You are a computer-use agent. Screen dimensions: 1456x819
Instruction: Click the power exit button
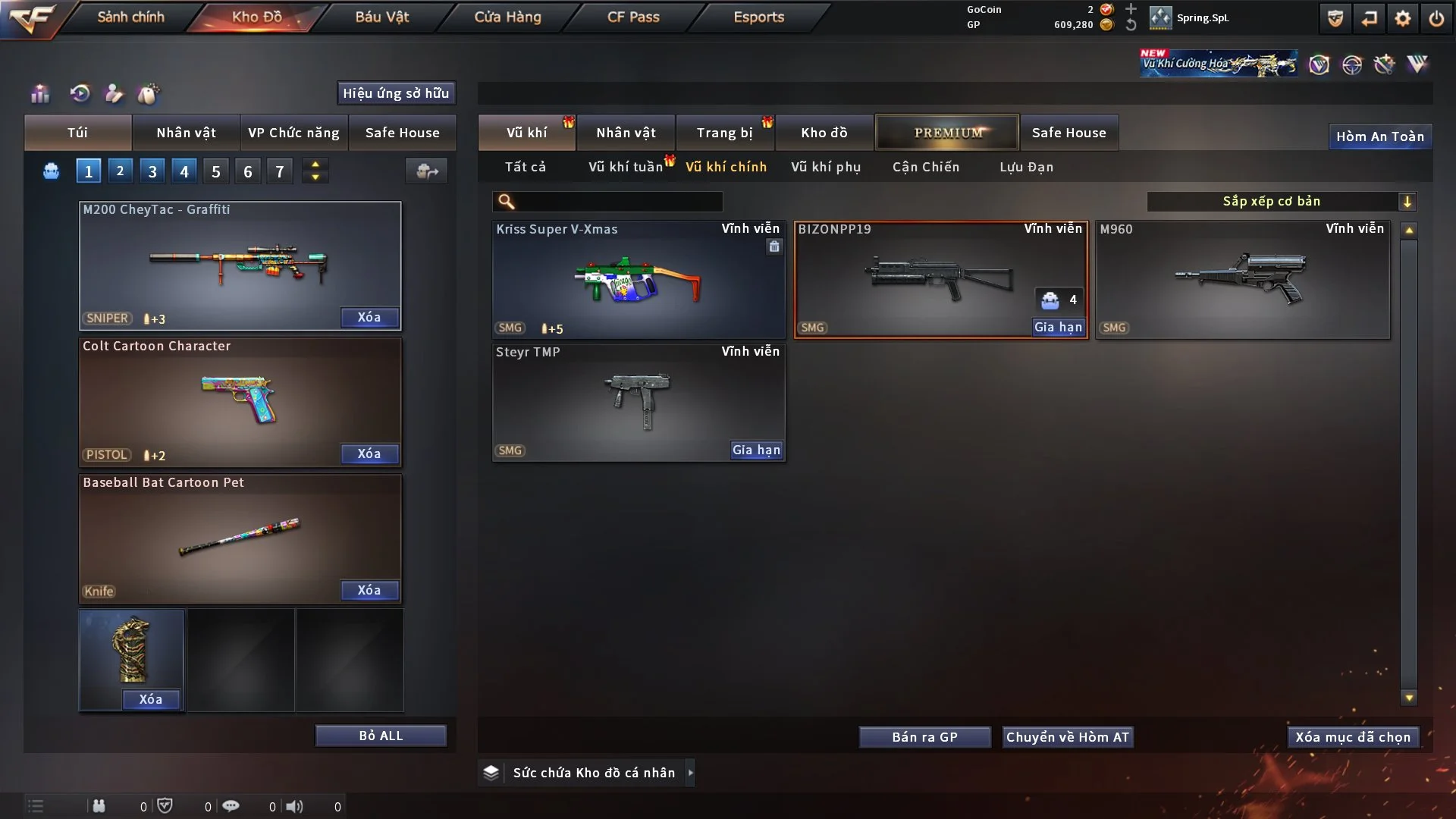[1436, 18]
